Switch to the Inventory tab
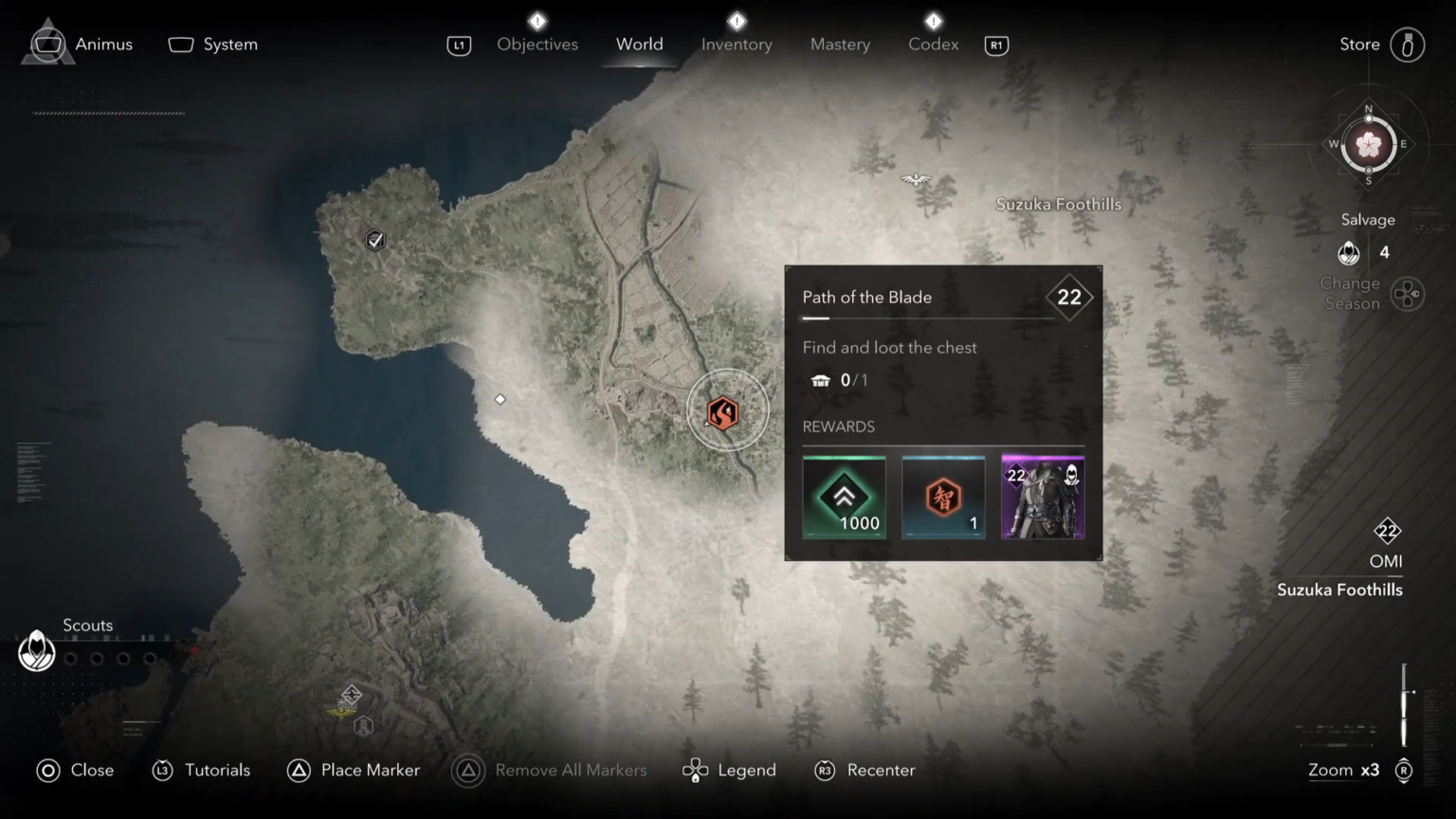Image resolution: width=1456 pixels, height=819 pixels. click(737, 44)
